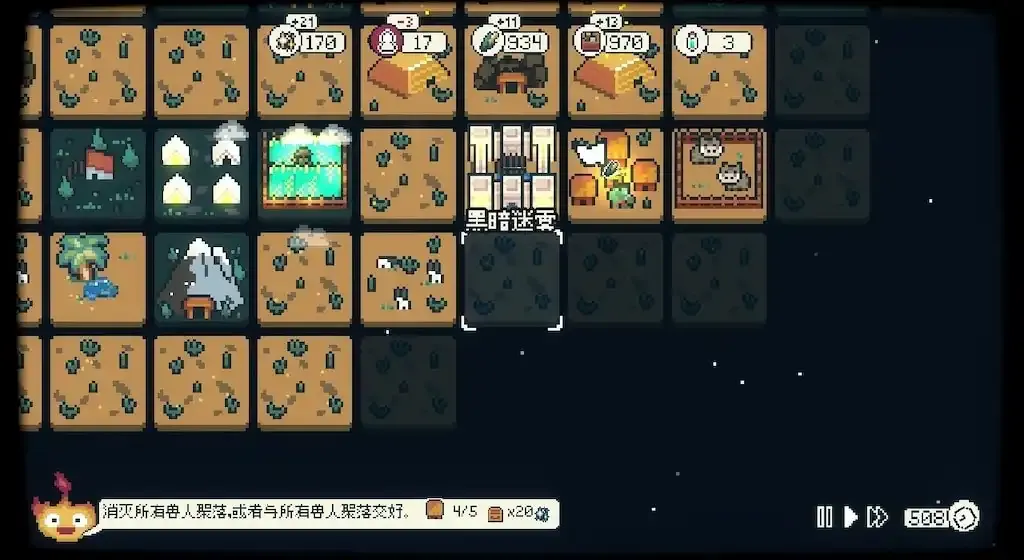Select the highlighted dark fog tile
The height and width of the screenshot is (560, 1024).
pos(511,280)
